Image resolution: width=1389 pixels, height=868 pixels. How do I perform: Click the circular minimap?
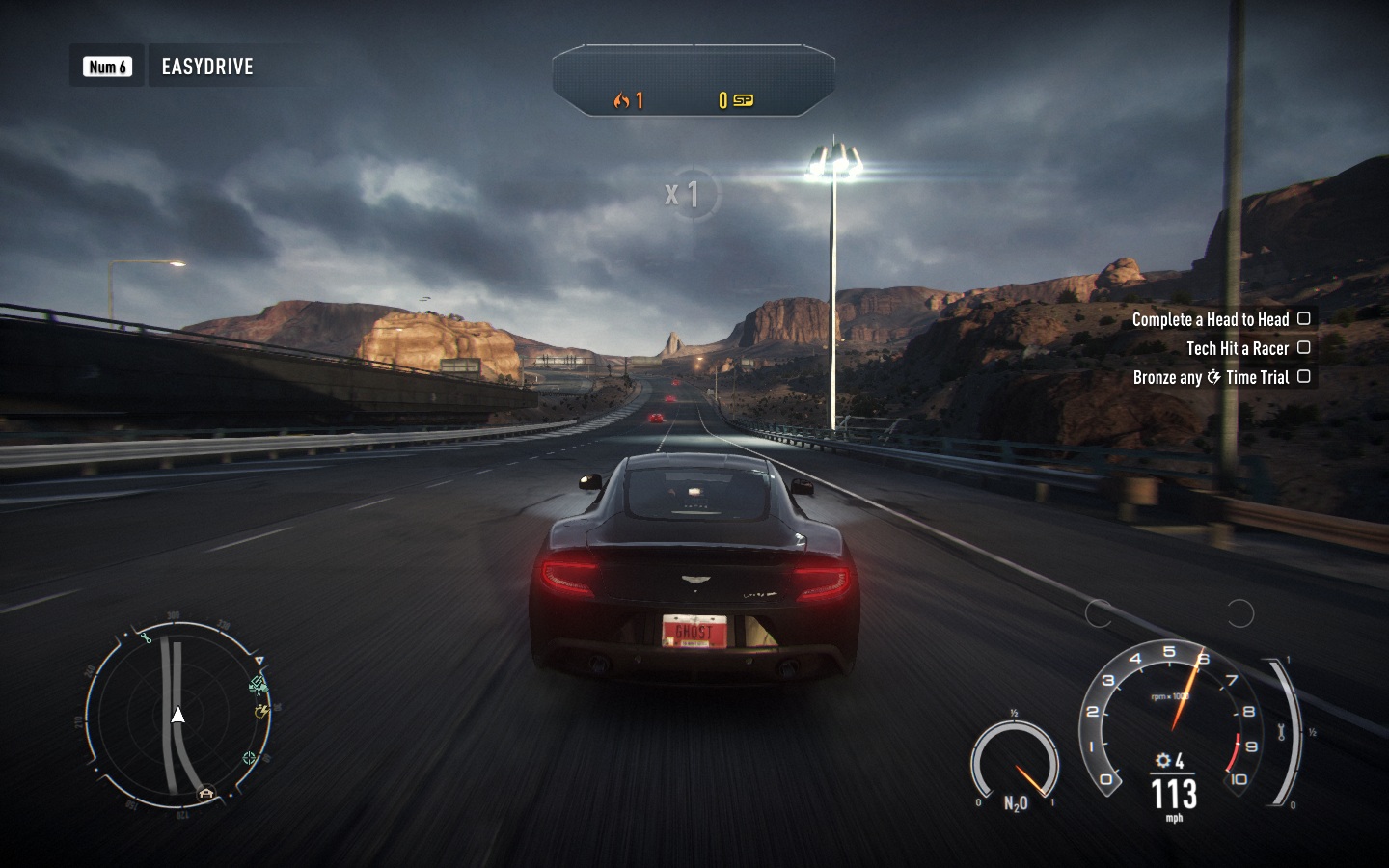[178, 716]
